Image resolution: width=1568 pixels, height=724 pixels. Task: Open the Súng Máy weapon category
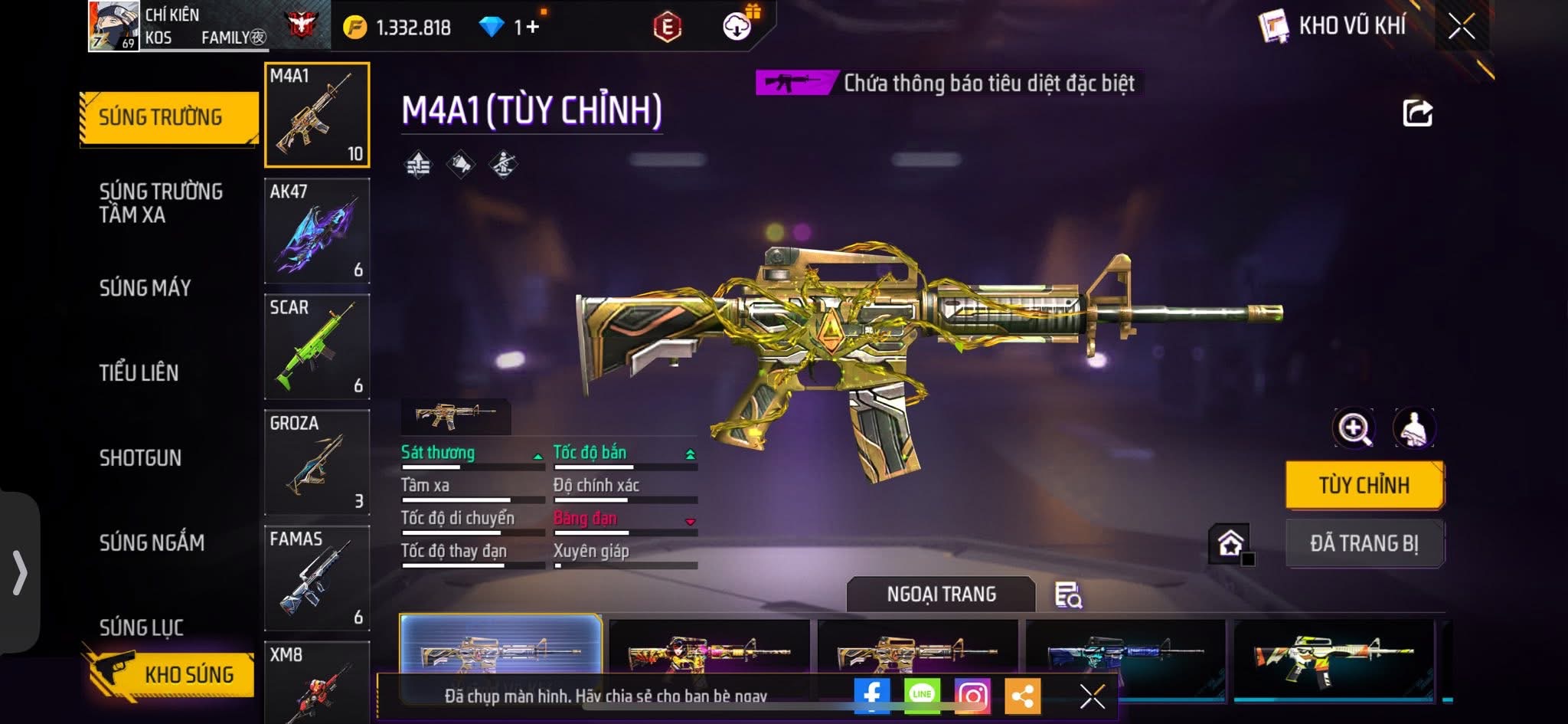(145, 288)
